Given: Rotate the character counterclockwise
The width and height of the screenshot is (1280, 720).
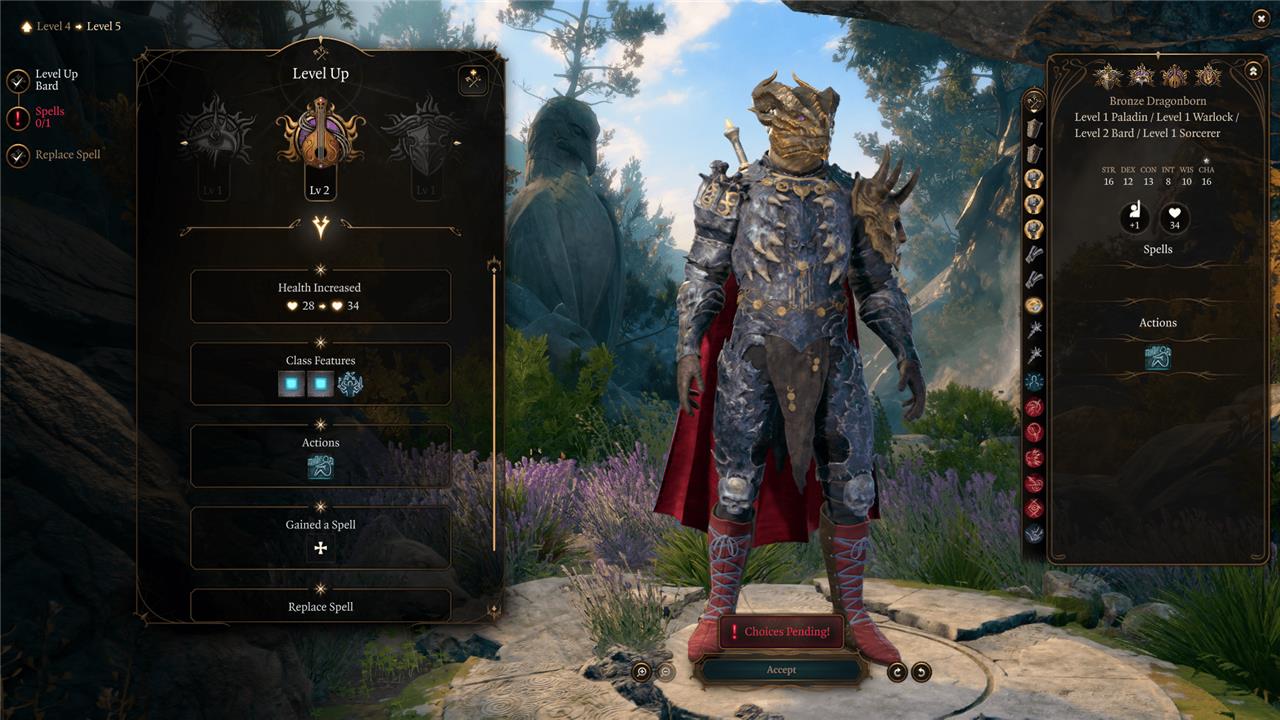Looking at the screenshot, I should (x=921, y=672).
